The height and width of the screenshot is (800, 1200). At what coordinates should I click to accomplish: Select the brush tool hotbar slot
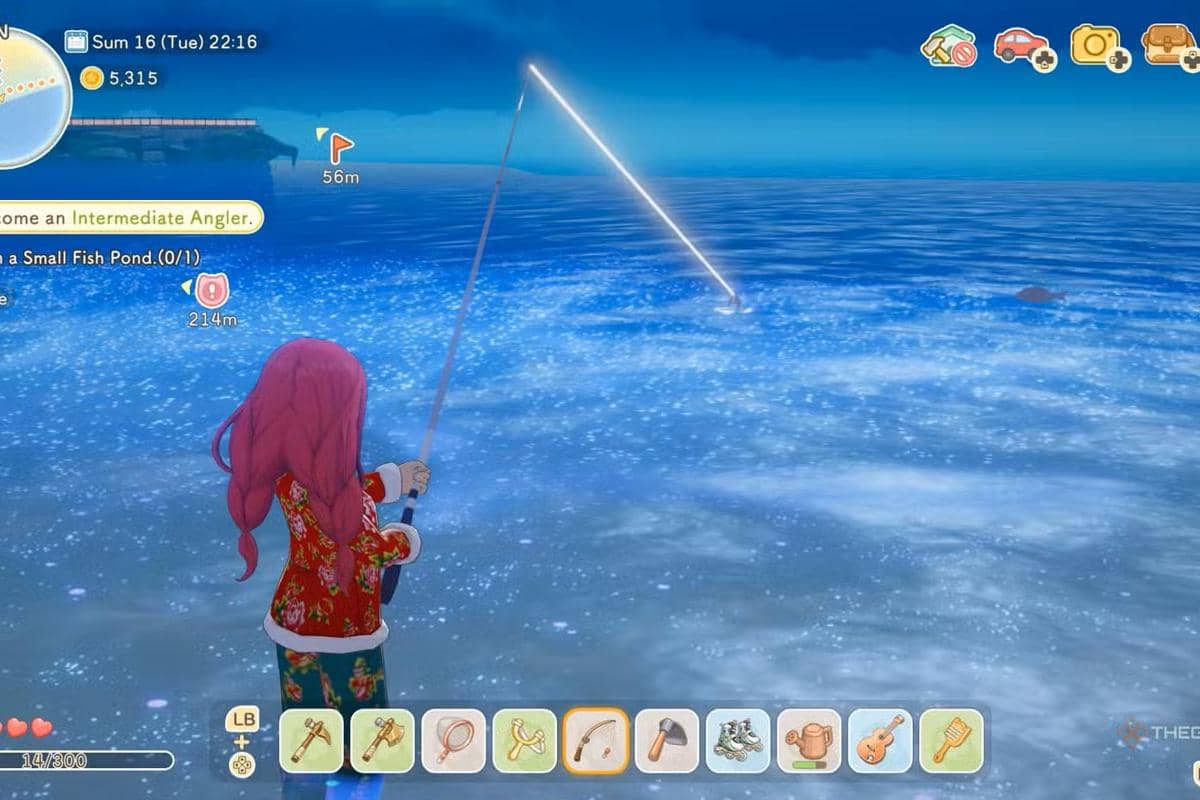pyautogui.click(x=951, y=741)
